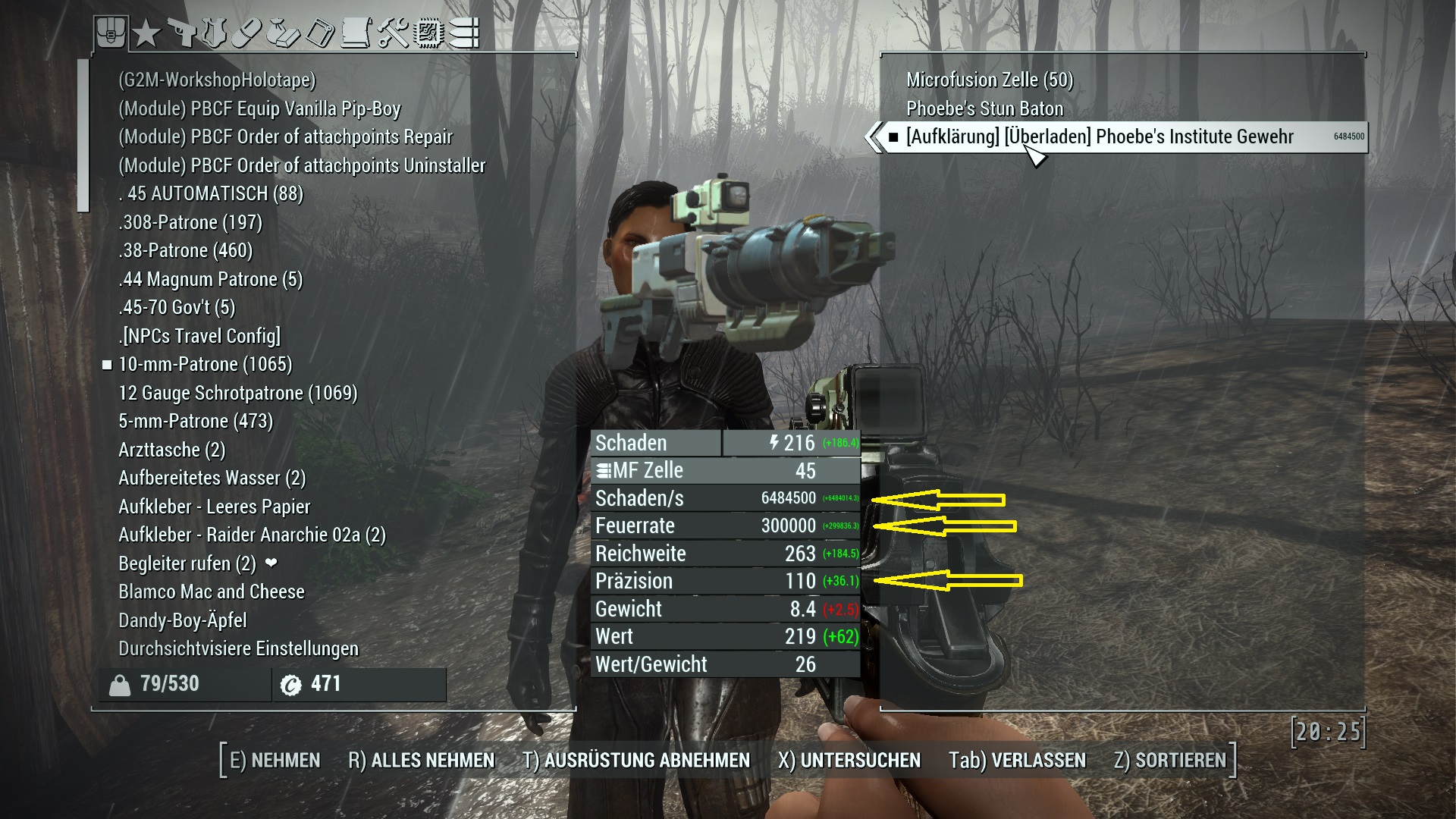
Task: Open the hammer and wrench mods category
Action: [x=393, y=33]
